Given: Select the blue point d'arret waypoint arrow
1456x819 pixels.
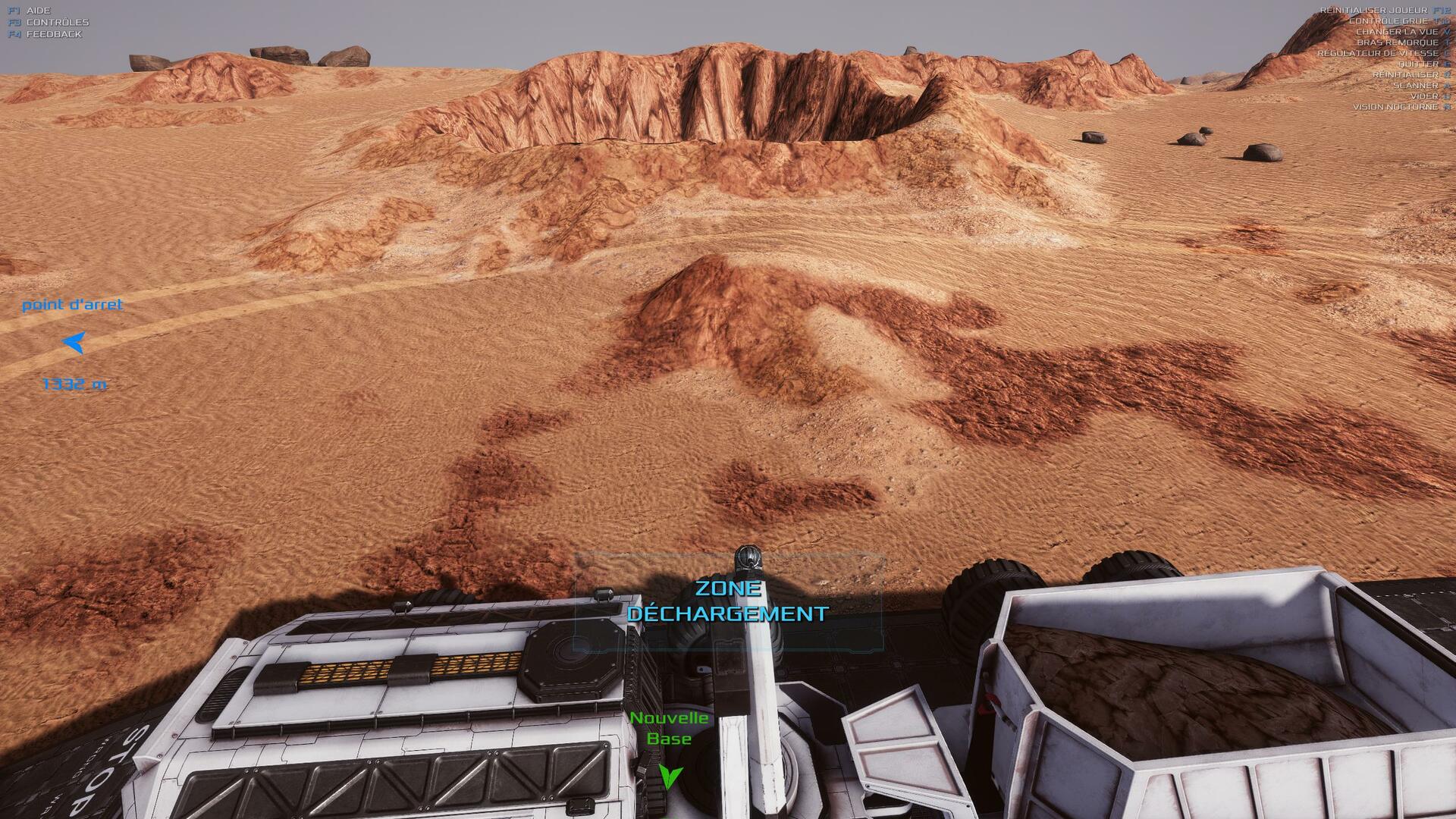Looking at the screenshot, I should [74, 343].
